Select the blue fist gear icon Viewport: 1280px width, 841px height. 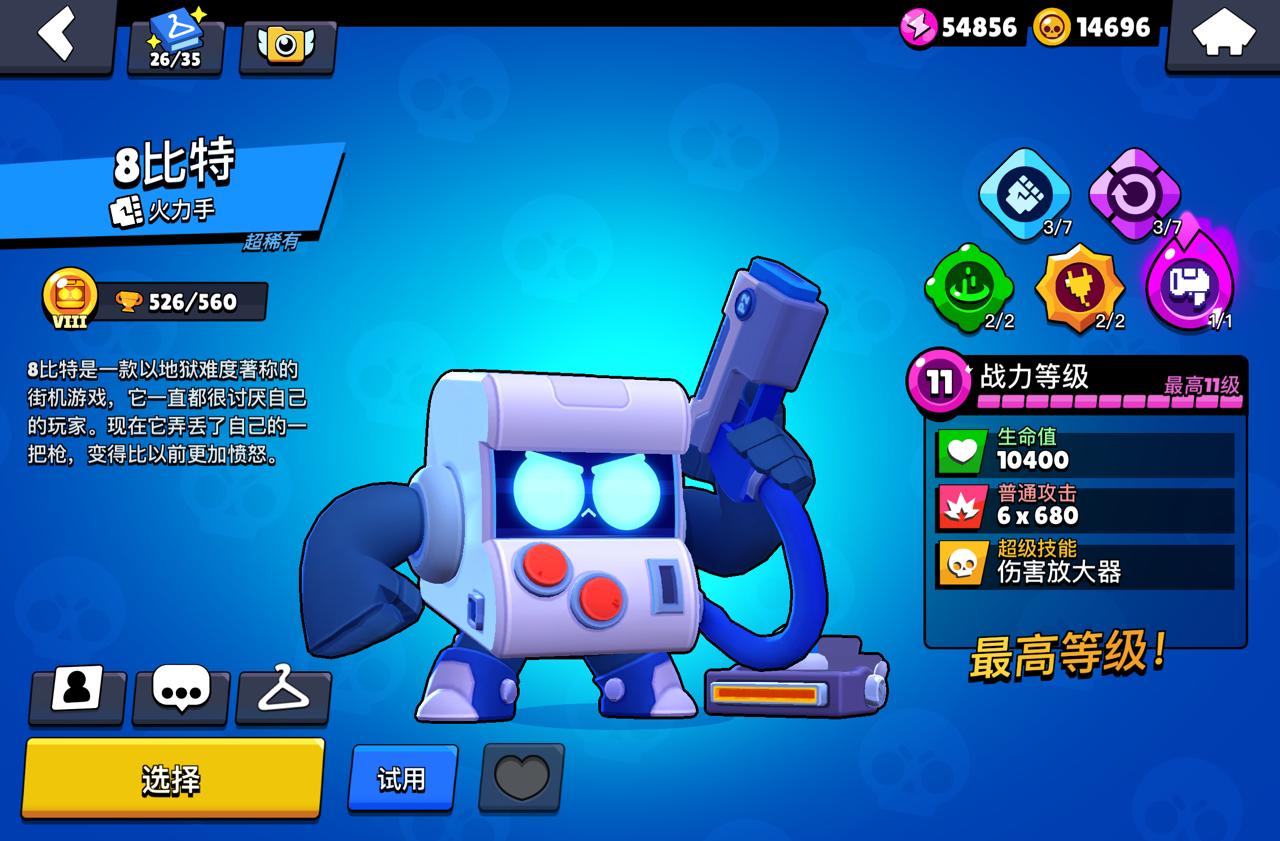[x=1024, y=193]
